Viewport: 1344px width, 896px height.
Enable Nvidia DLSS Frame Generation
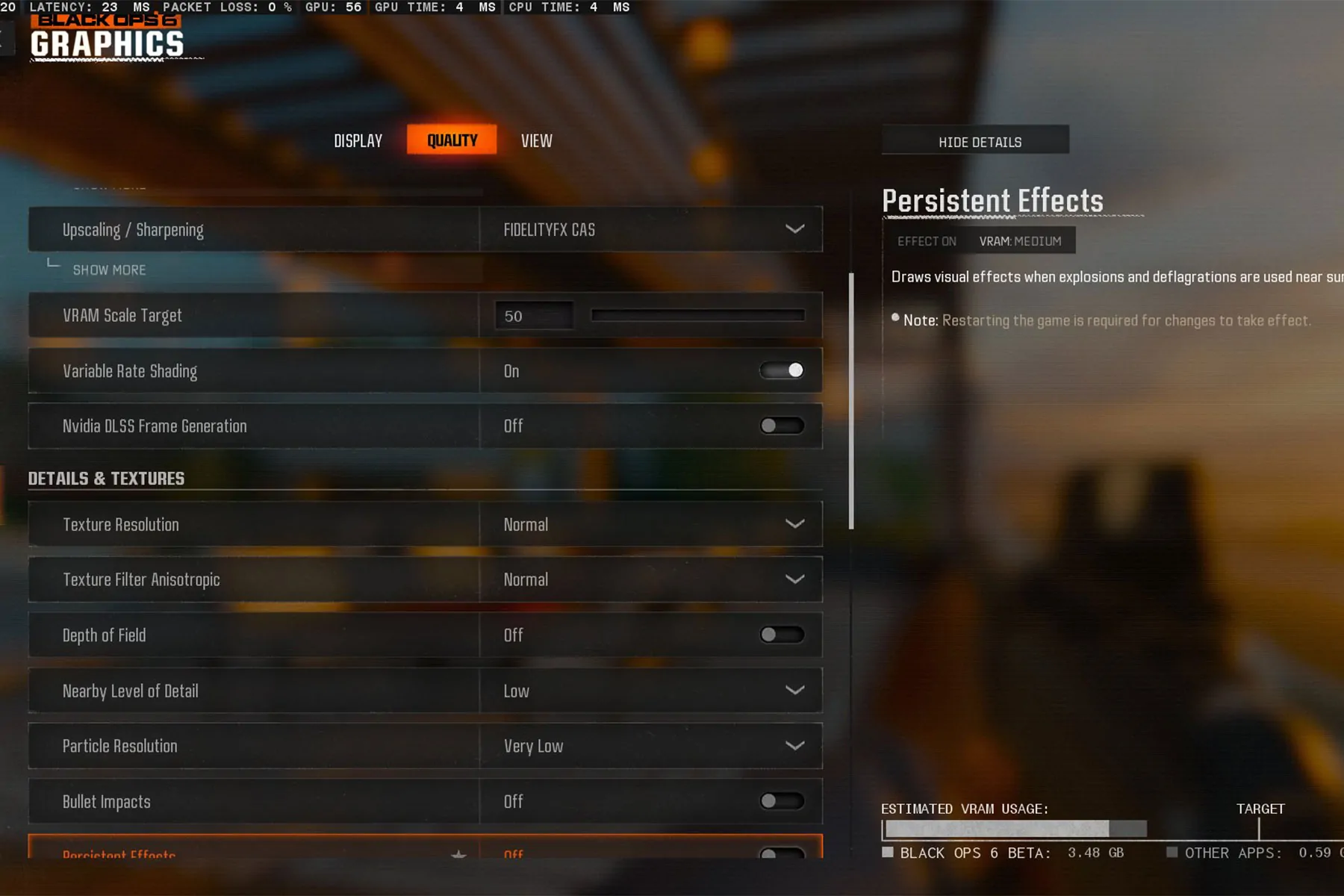coord(781,426)
